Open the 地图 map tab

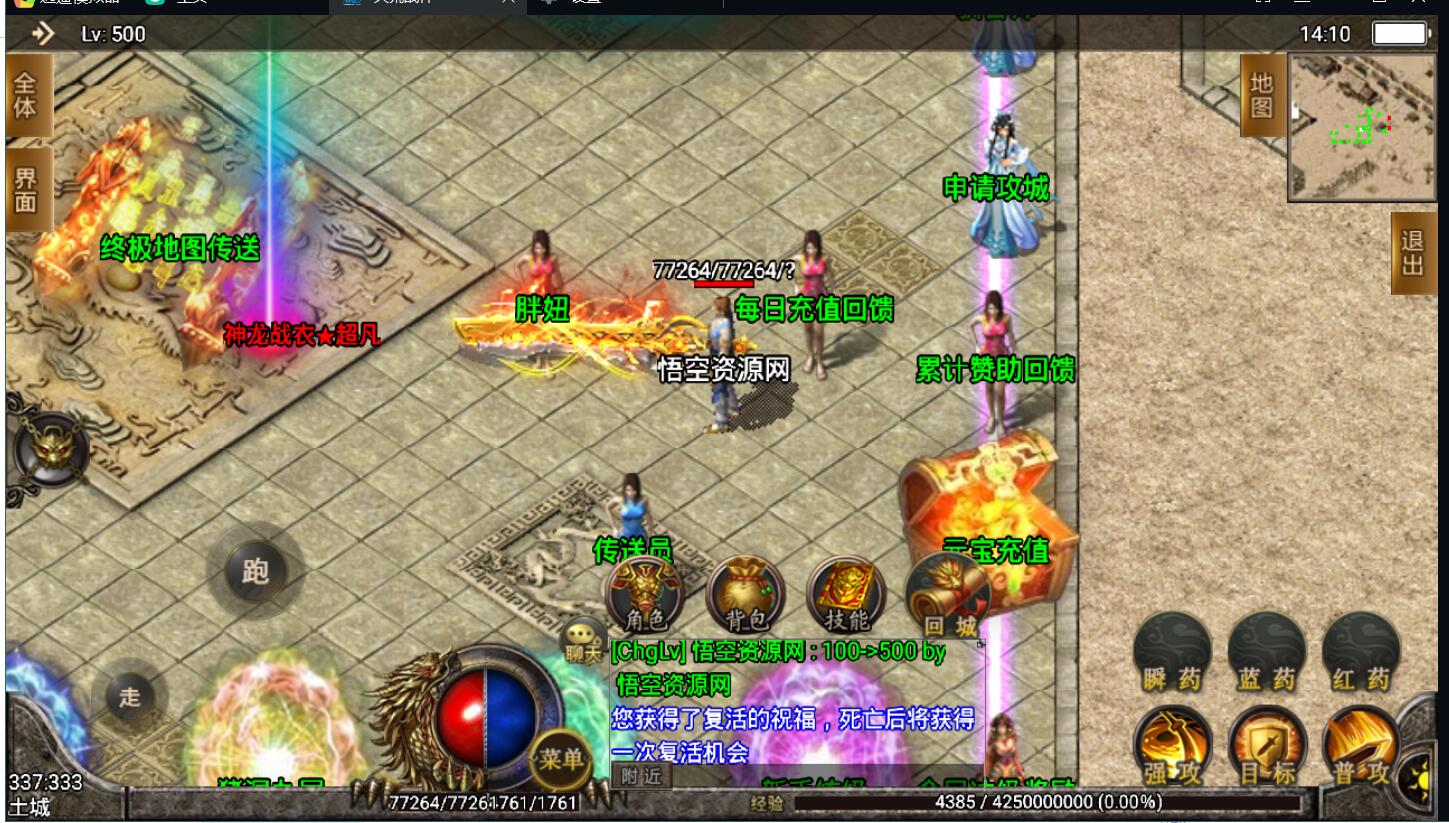1262,95
